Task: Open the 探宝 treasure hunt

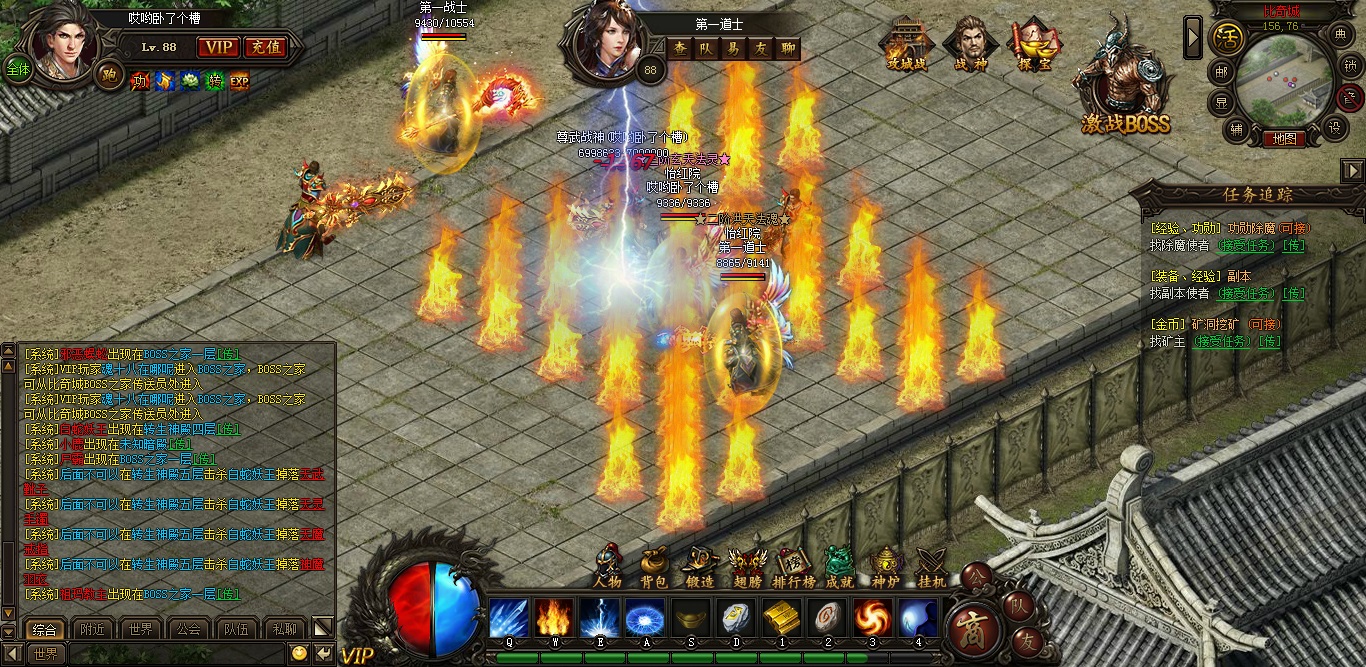Action: [x=1034, y=46]
